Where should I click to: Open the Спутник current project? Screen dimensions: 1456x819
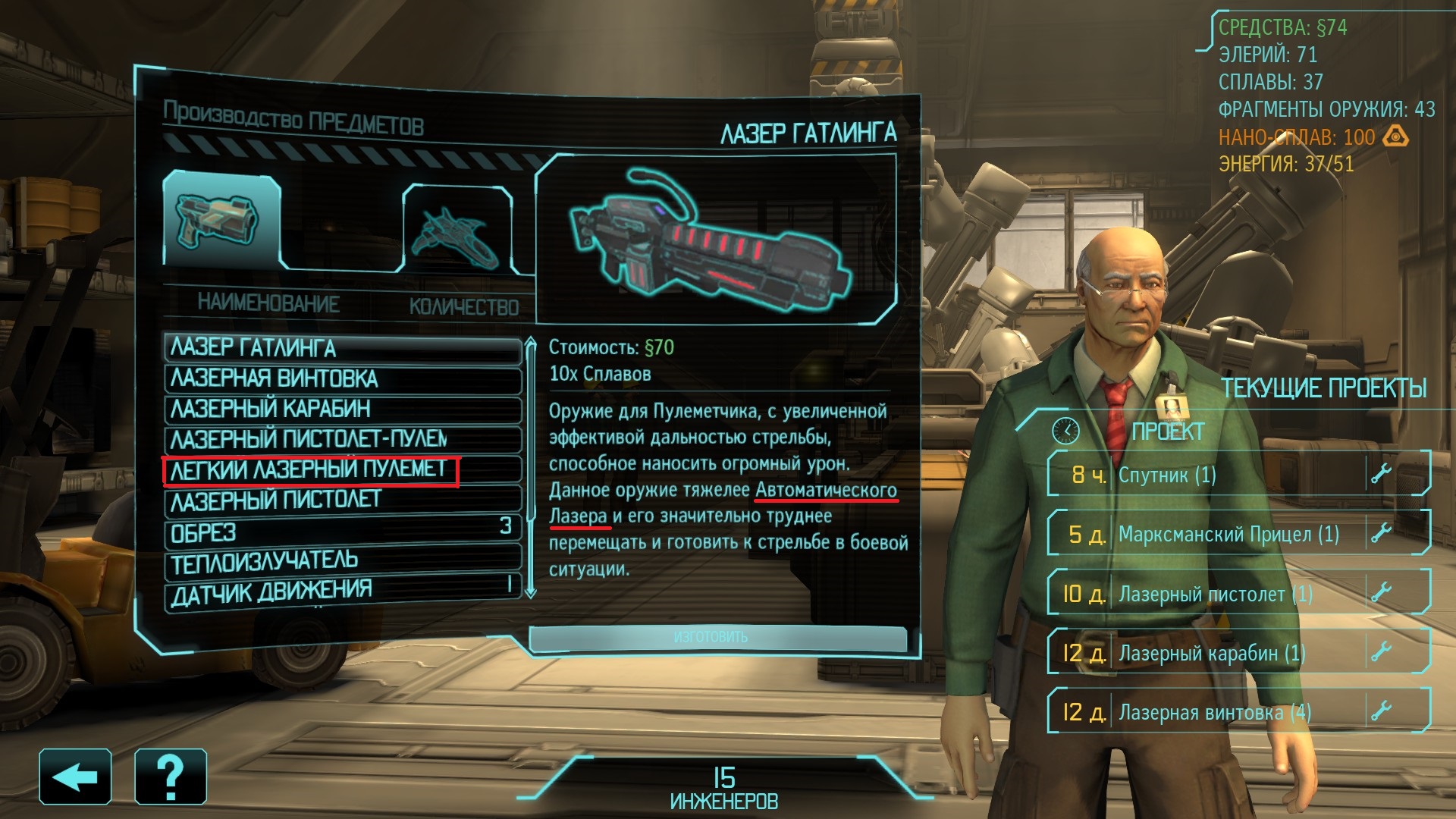1238,475
